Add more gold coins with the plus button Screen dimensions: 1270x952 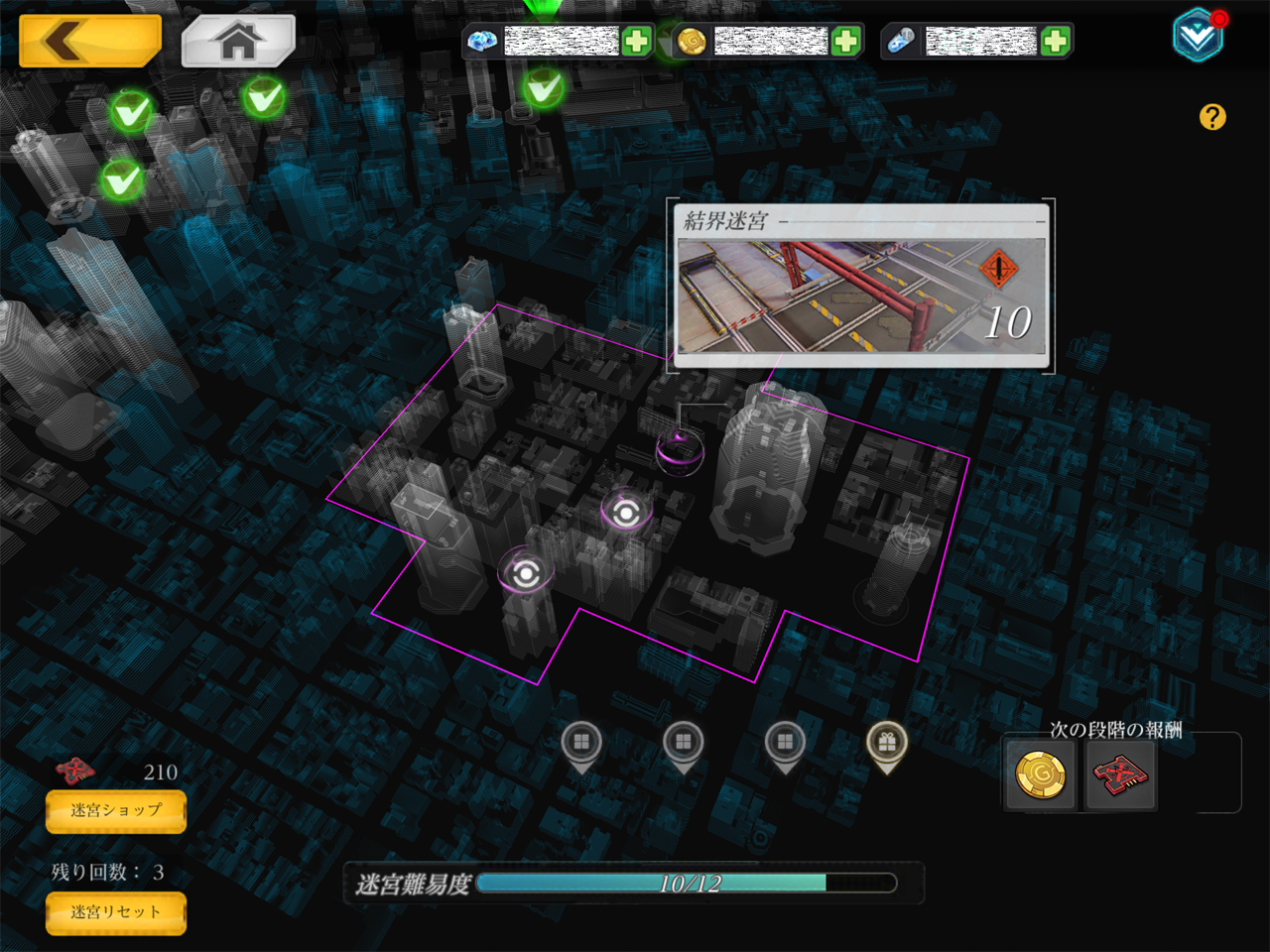(845, 41)
